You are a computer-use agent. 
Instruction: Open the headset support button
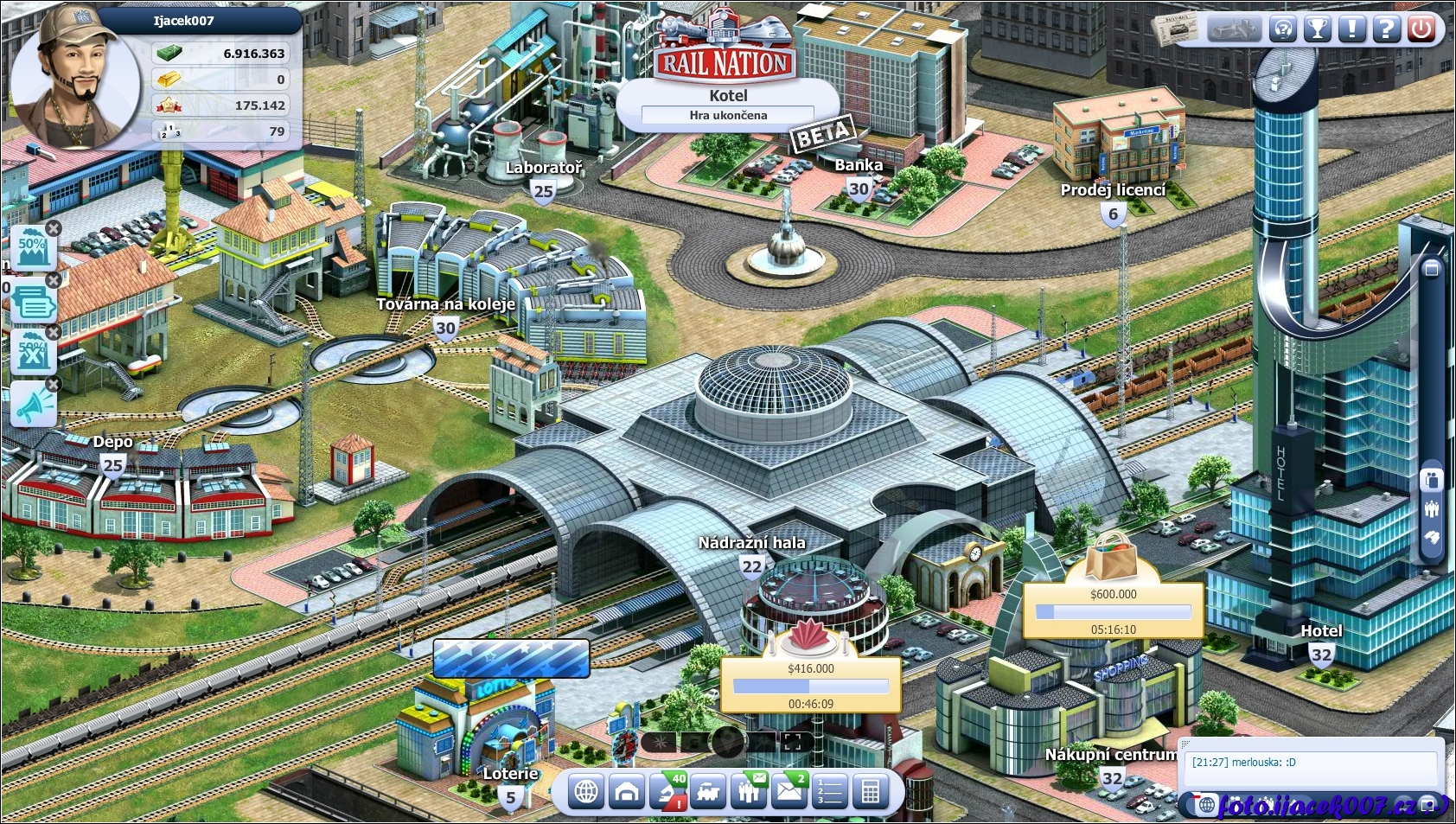click(x=1283, y=29)
